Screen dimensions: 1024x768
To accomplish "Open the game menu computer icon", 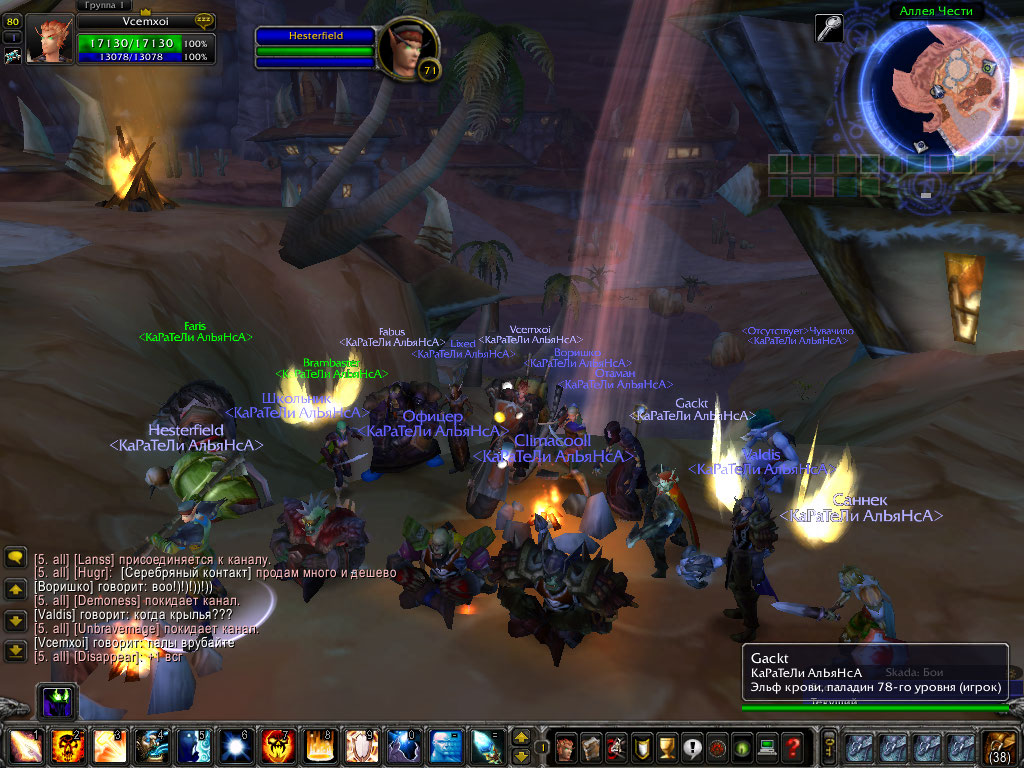I will tap(767, 746).
